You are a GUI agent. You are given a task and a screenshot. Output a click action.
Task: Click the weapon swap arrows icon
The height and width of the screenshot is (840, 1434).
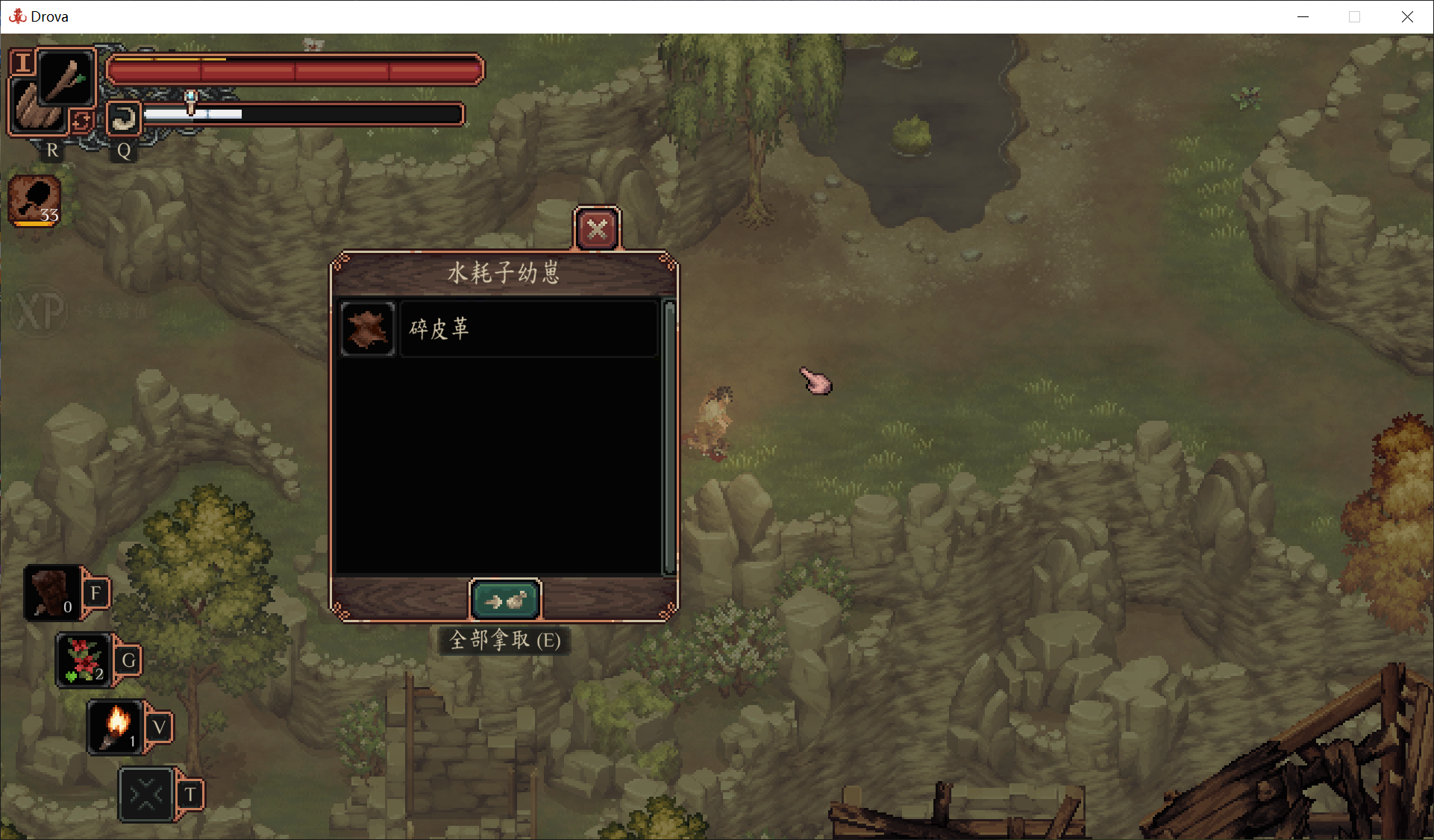point(81,120)
